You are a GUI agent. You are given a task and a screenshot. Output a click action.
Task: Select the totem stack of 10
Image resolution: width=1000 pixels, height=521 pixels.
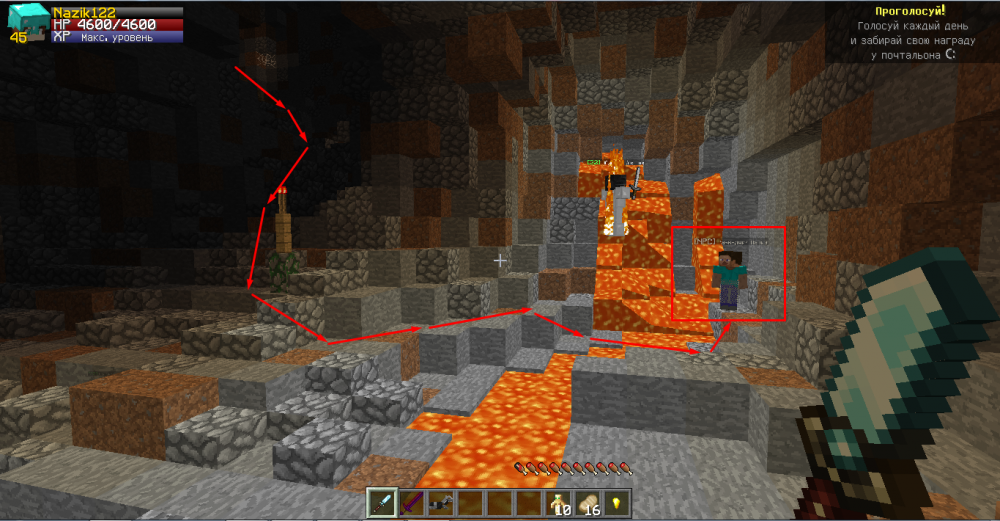[x=558, y=503]
